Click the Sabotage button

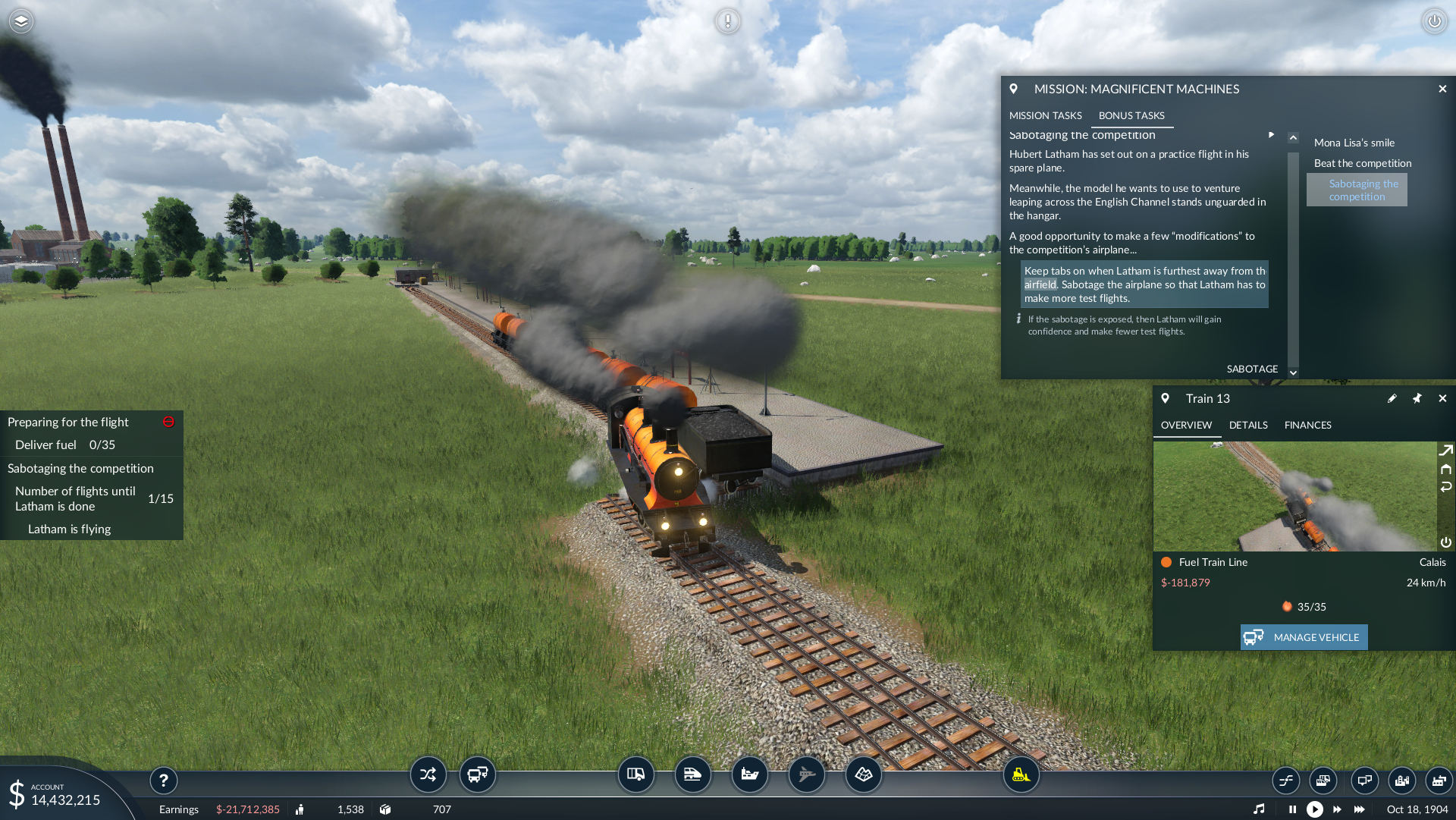tap(1252, 369)
